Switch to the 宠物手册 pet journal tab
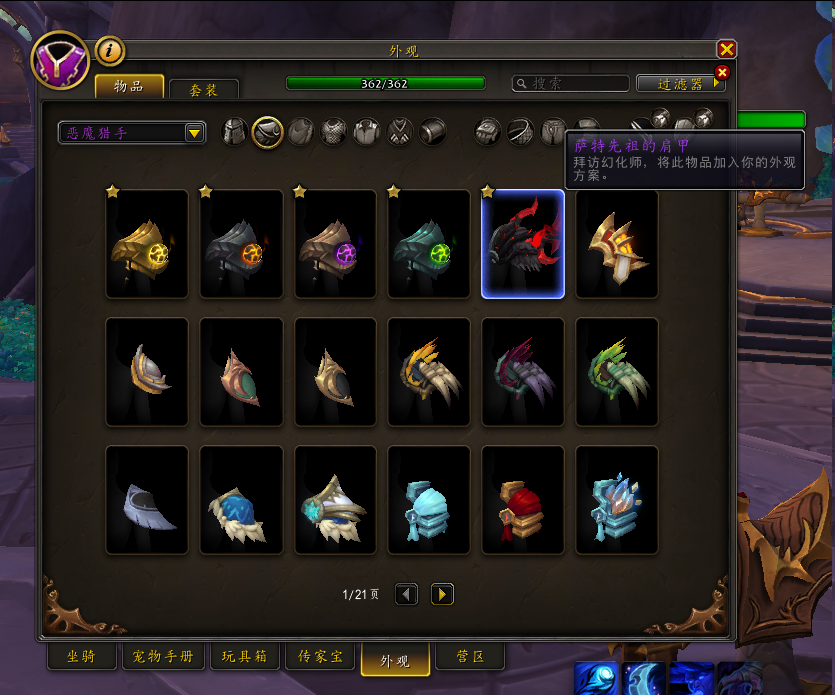835x695 pixels. click(164, 657)
